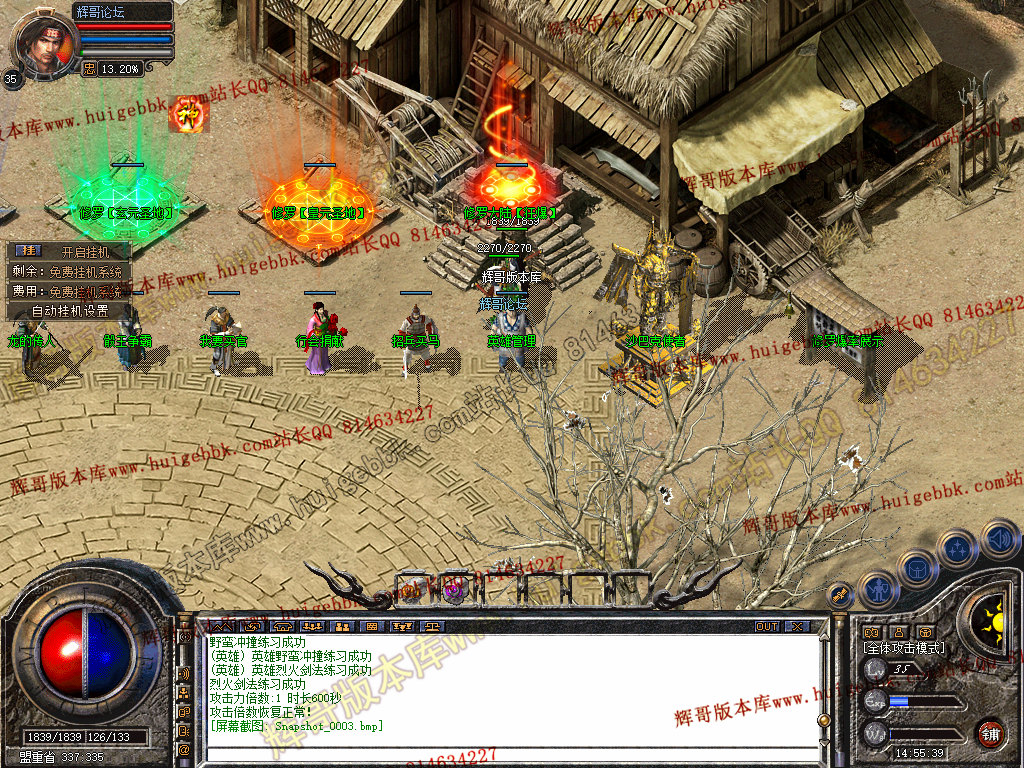Viewport: 1024px width, 768px height.
Task: Click the chat scrollbar round handle
Action: pyautogui.click(x=823, y=719)
